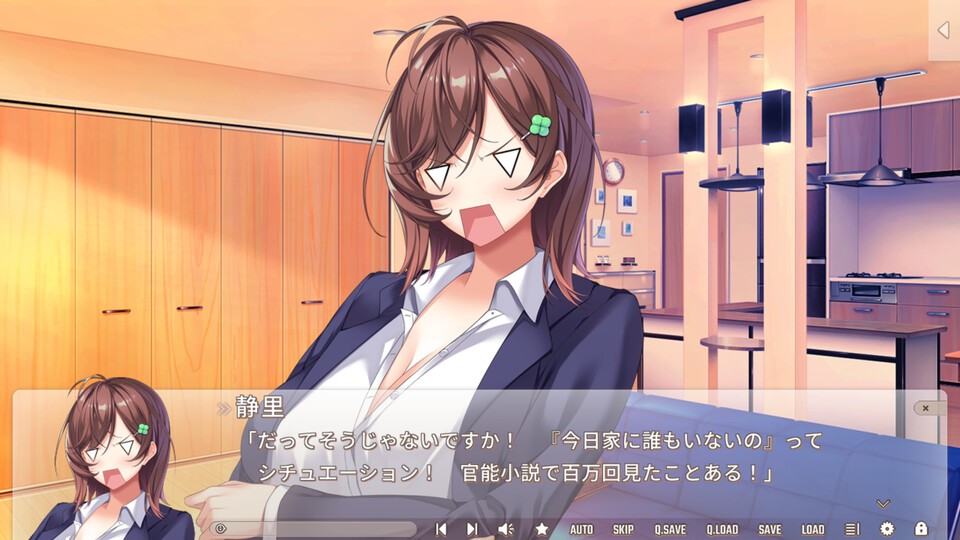This screenshot has width=960, height=540.
Task: Open the backlog text history icon
Action: 852,529
